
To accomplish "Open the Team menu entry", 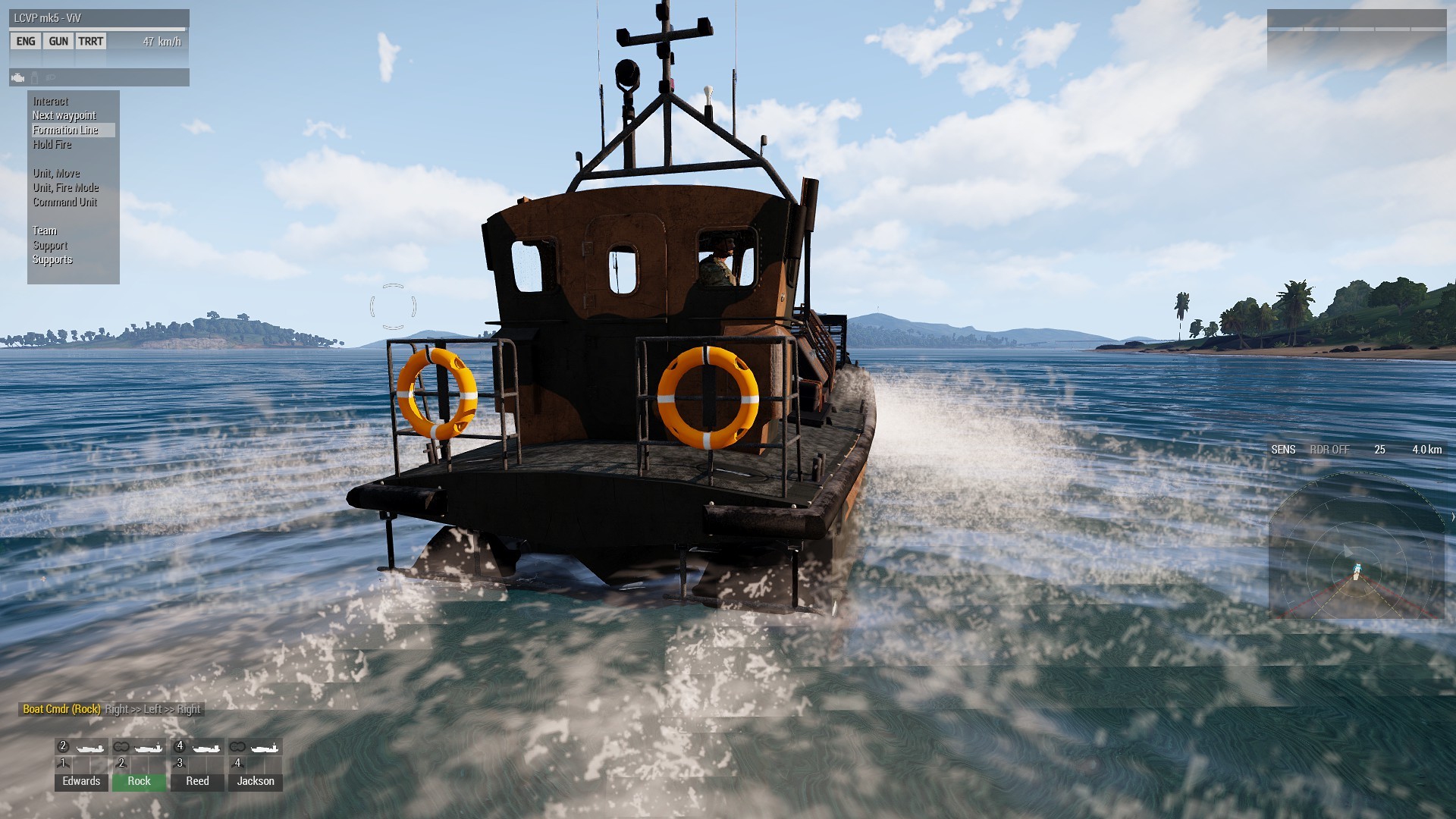I will coord(45,231).
